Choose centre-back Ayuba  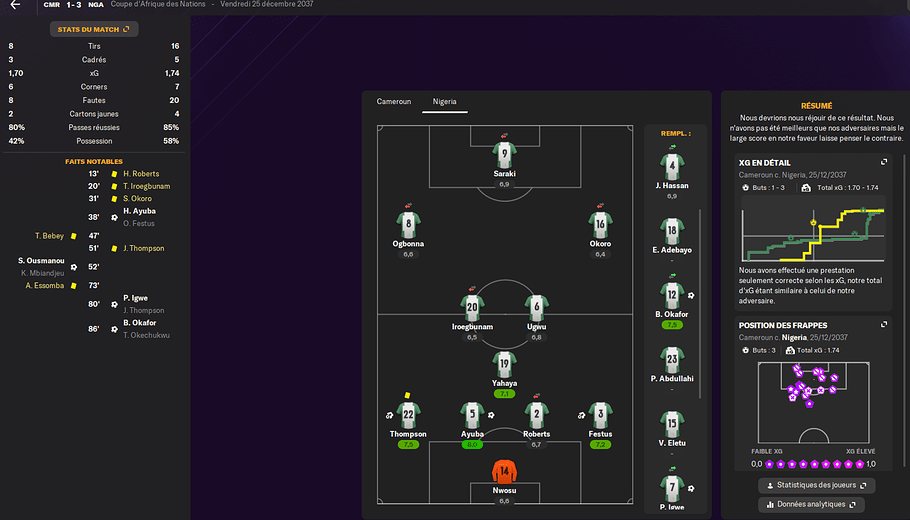click(472, 415)
